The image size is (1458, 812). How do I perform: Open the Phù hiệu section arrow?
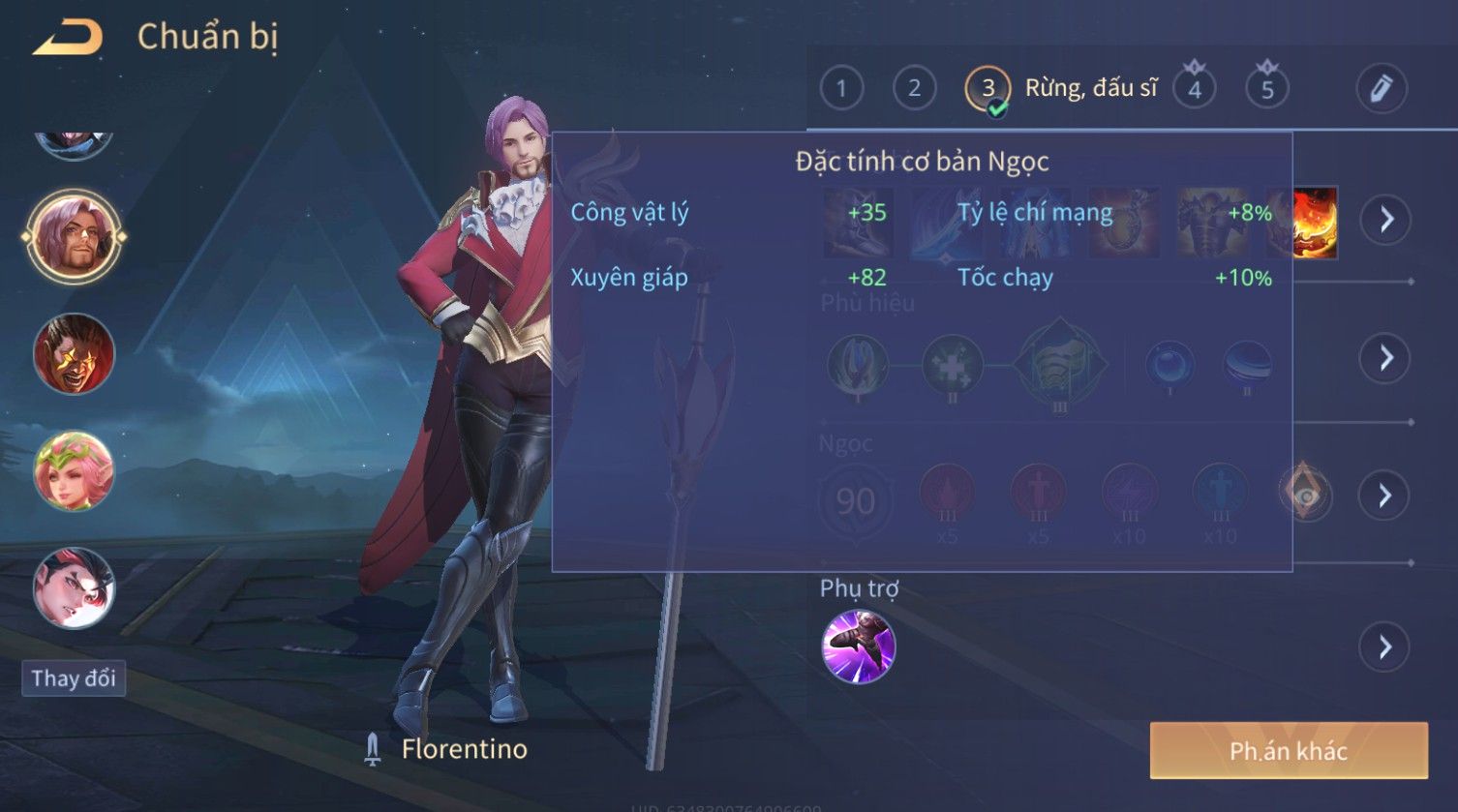click(1385, 358)
